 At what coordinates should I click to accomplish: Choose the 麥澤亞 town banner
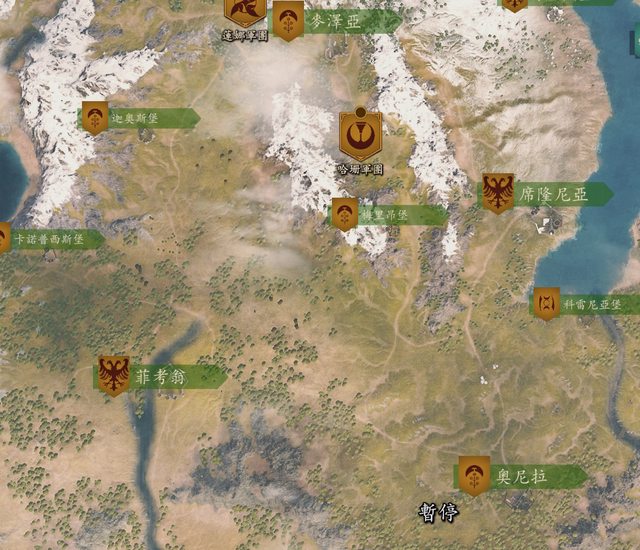[335, 22]
